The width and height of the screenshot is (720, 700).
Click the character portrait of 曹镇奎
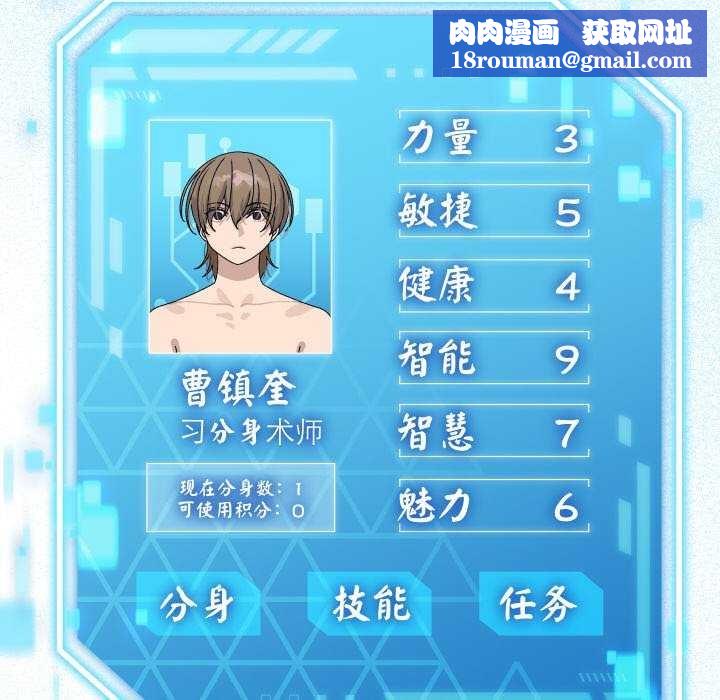click(240, 237)
